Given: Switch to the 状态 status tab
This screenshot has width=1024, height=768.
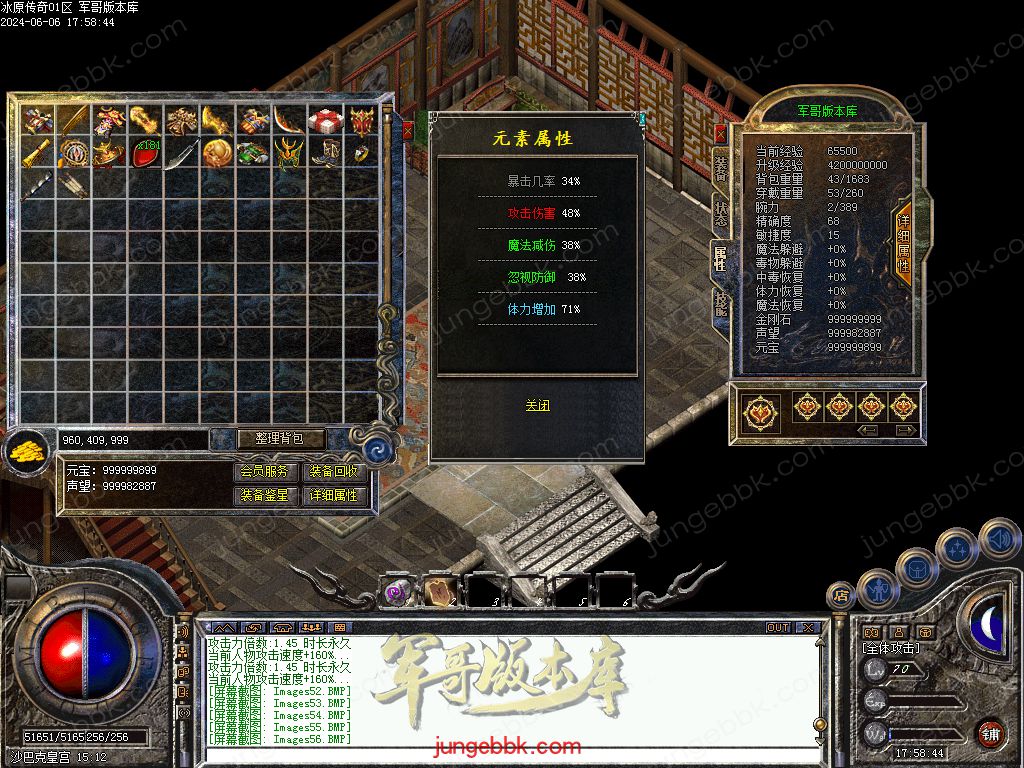Looking at the screenshot, I should [720, 212].
